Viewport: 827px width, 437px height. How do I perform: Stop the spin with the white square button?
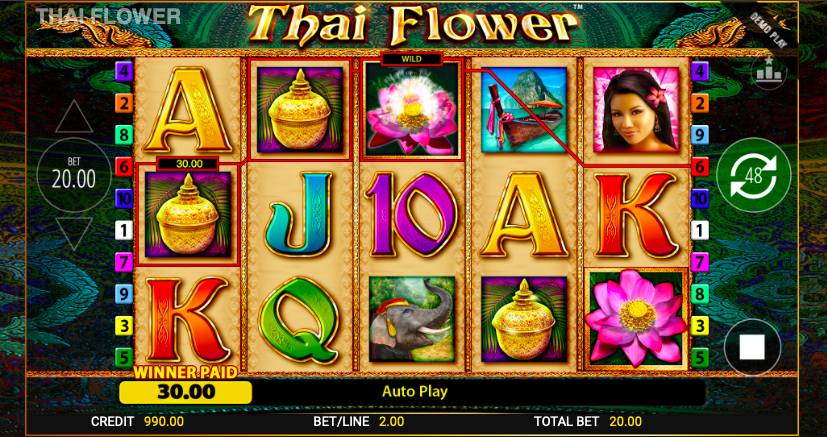753,348
